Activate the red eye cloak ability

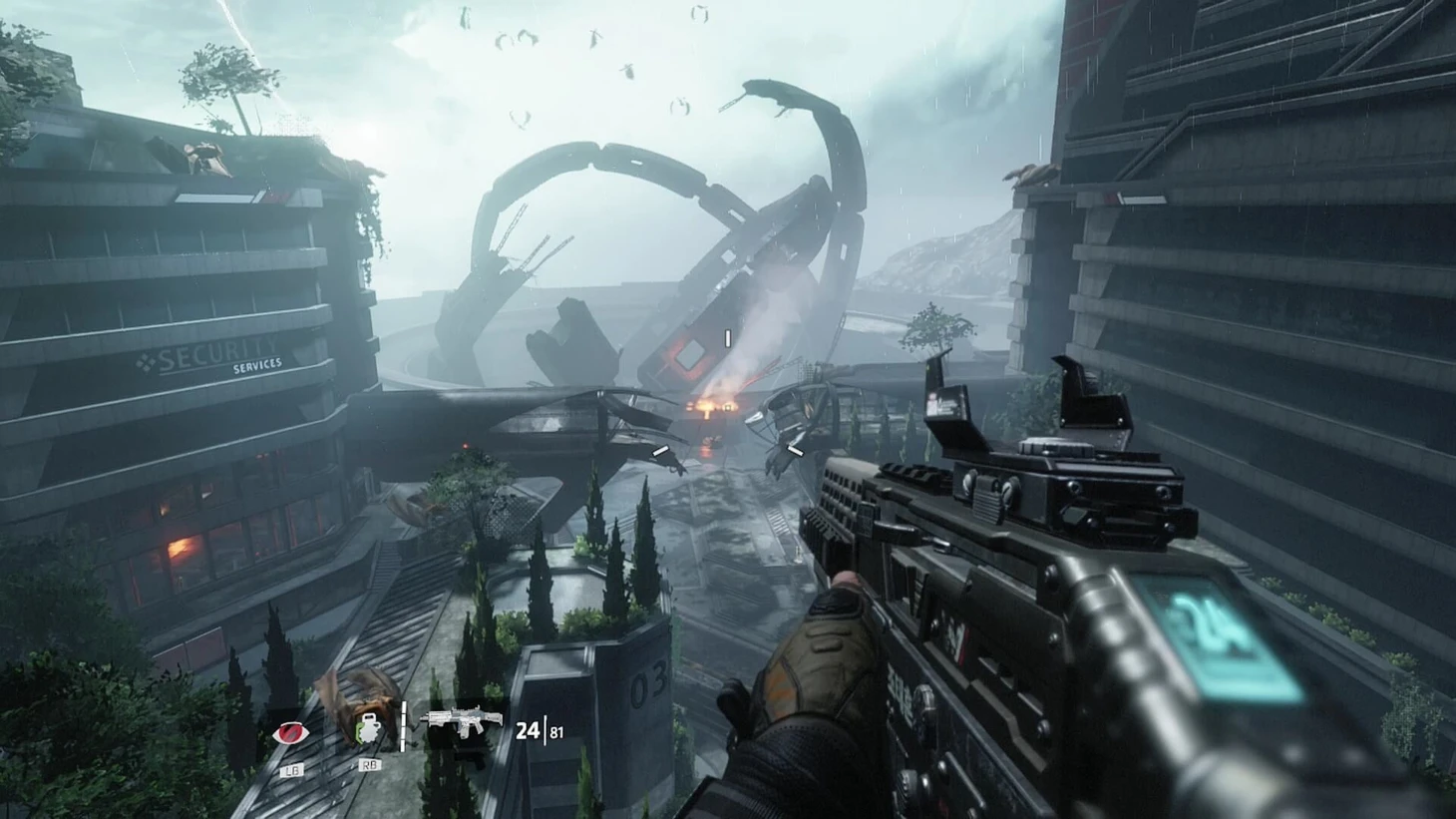tap(291, 734)
